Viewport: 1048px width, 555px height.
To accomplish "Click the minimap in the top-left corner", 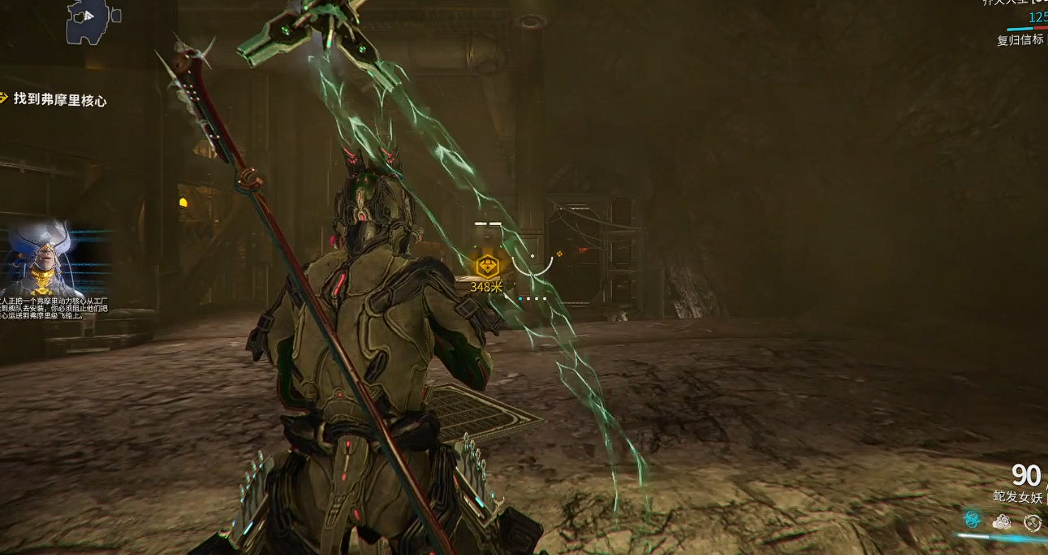I will [92, 20].
